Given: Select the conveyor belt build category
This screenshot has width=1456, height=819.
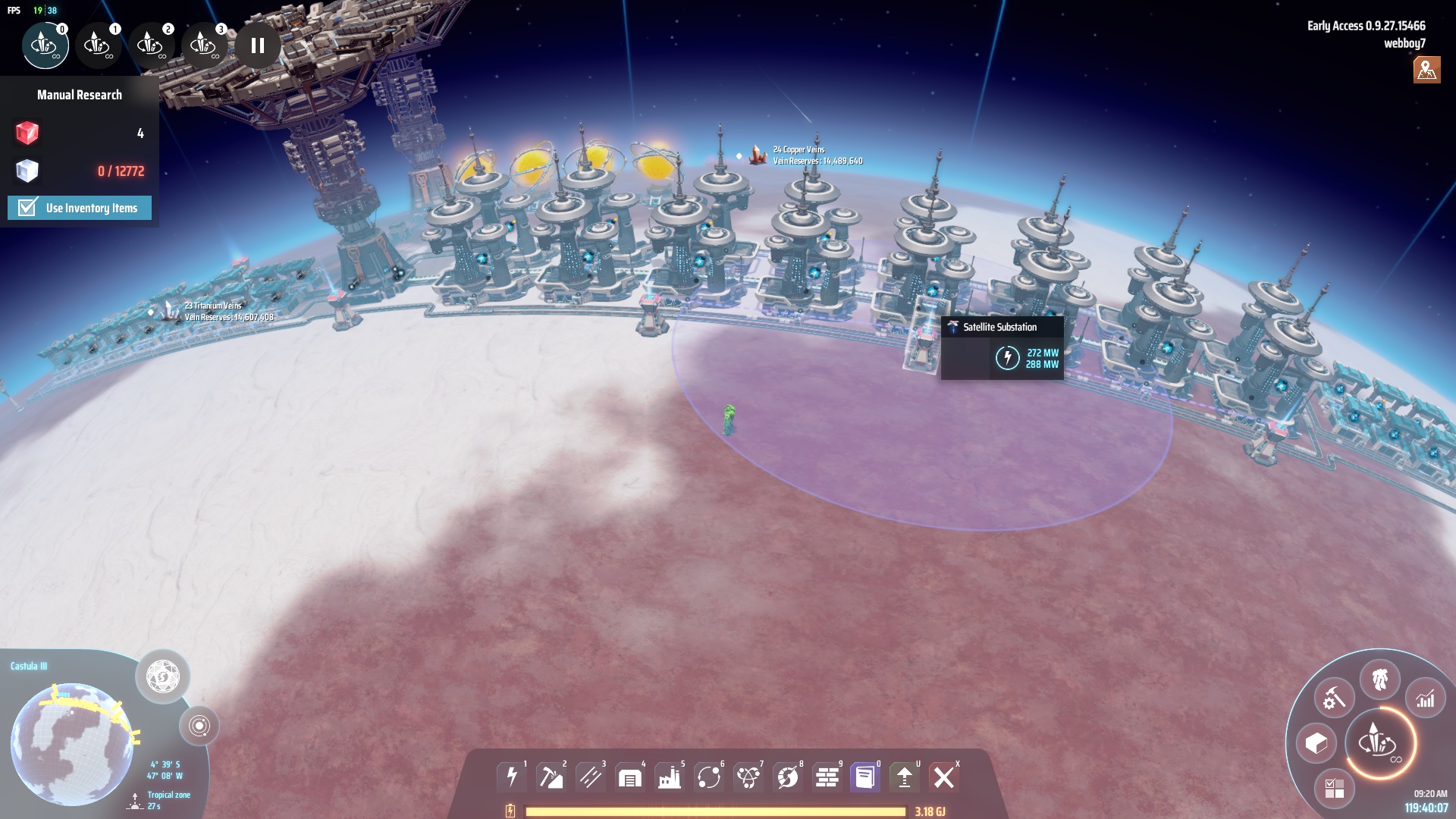Looking at the screenshot, I should [x=591, y=777].
